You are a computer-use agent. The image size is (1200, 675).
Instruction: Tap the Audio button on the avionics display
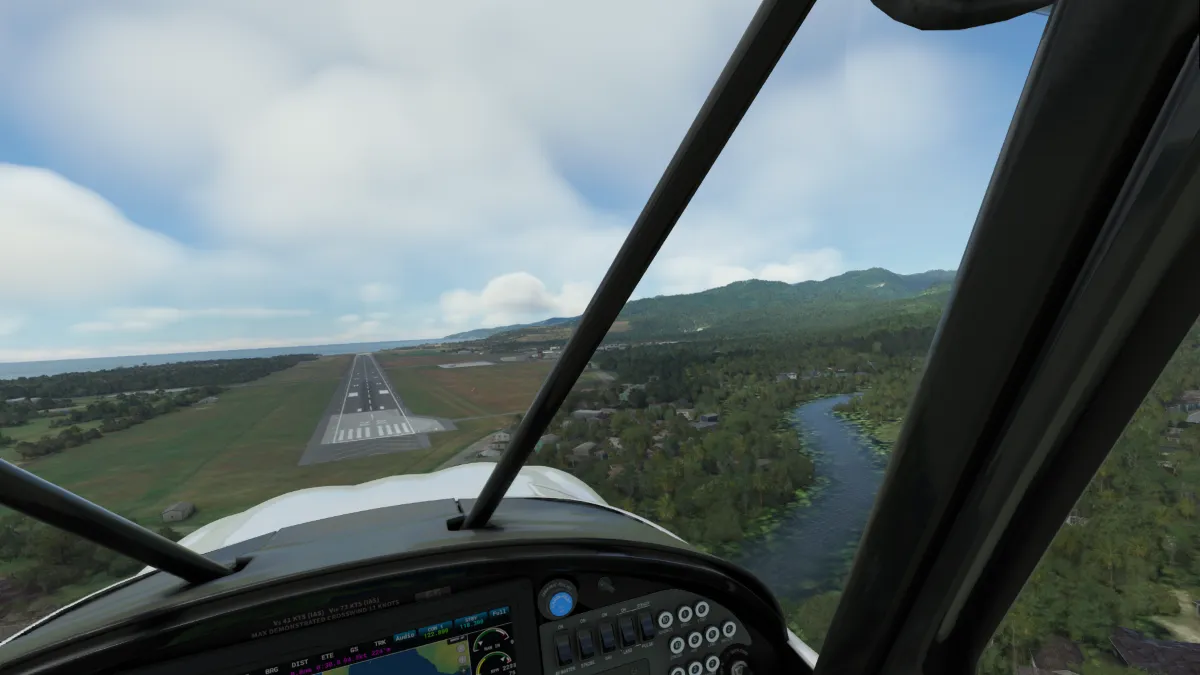tap(404, 636)
